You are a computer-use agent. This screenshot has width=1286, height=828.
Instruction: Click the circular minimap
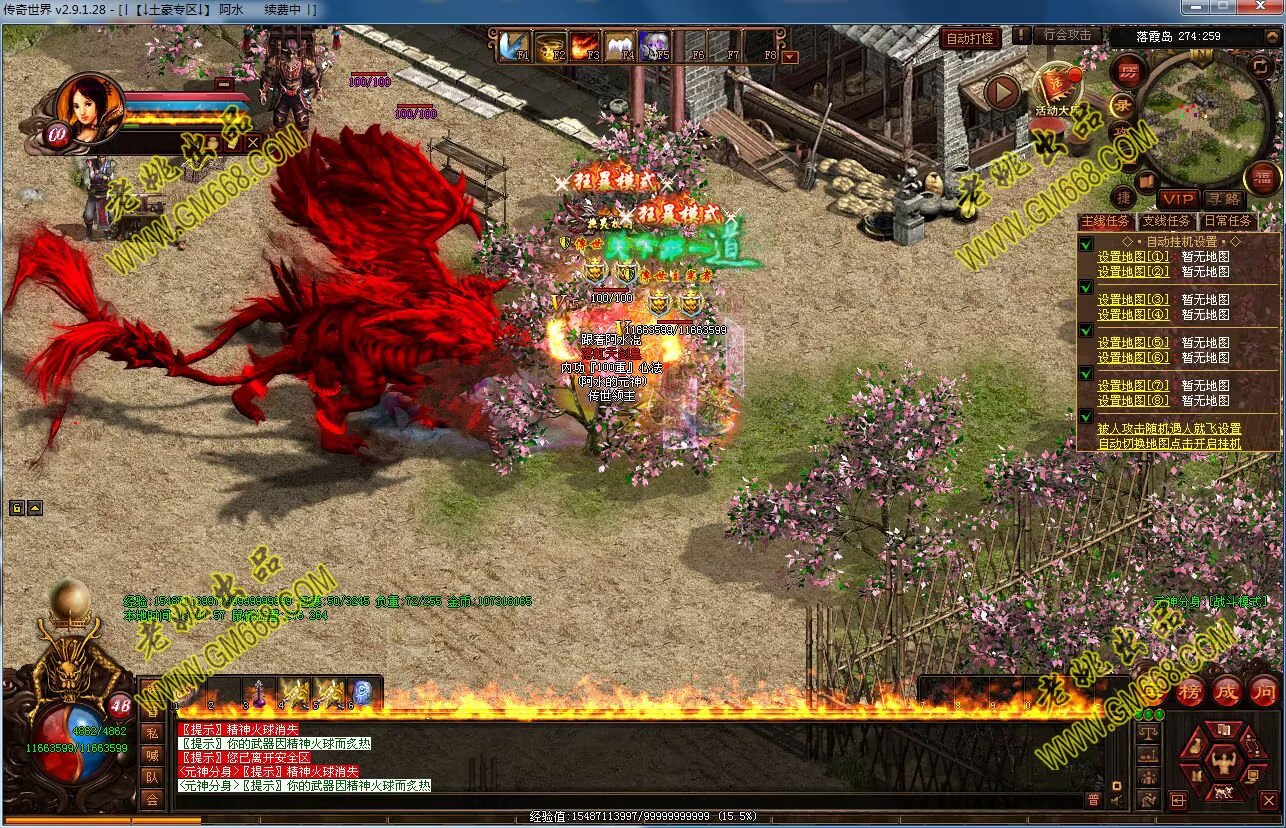click(1203, 120)
